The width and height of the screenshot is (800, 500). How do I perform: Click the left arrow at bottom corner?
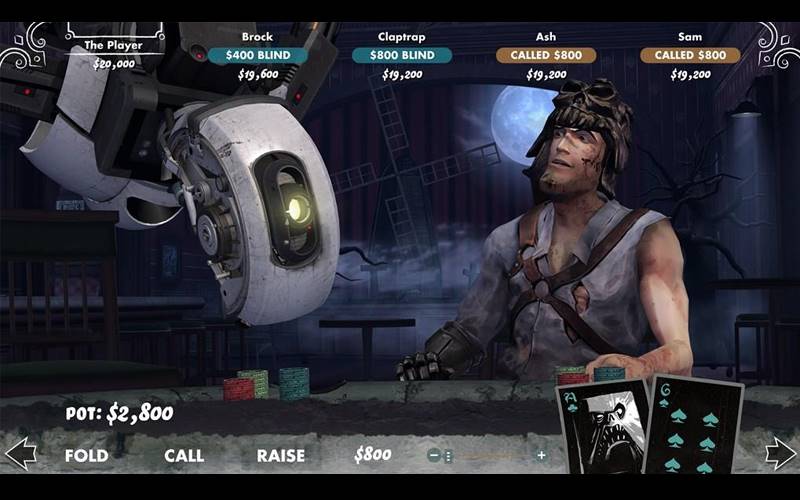(x=20, y=453)
